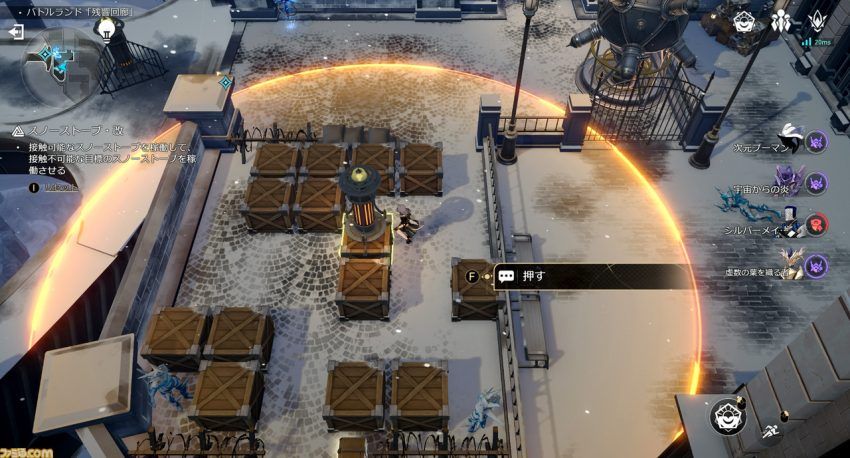Viewport: 850px width, 458px height.
Task: Click the lightbulb hint icon
Action: point(103,29)
